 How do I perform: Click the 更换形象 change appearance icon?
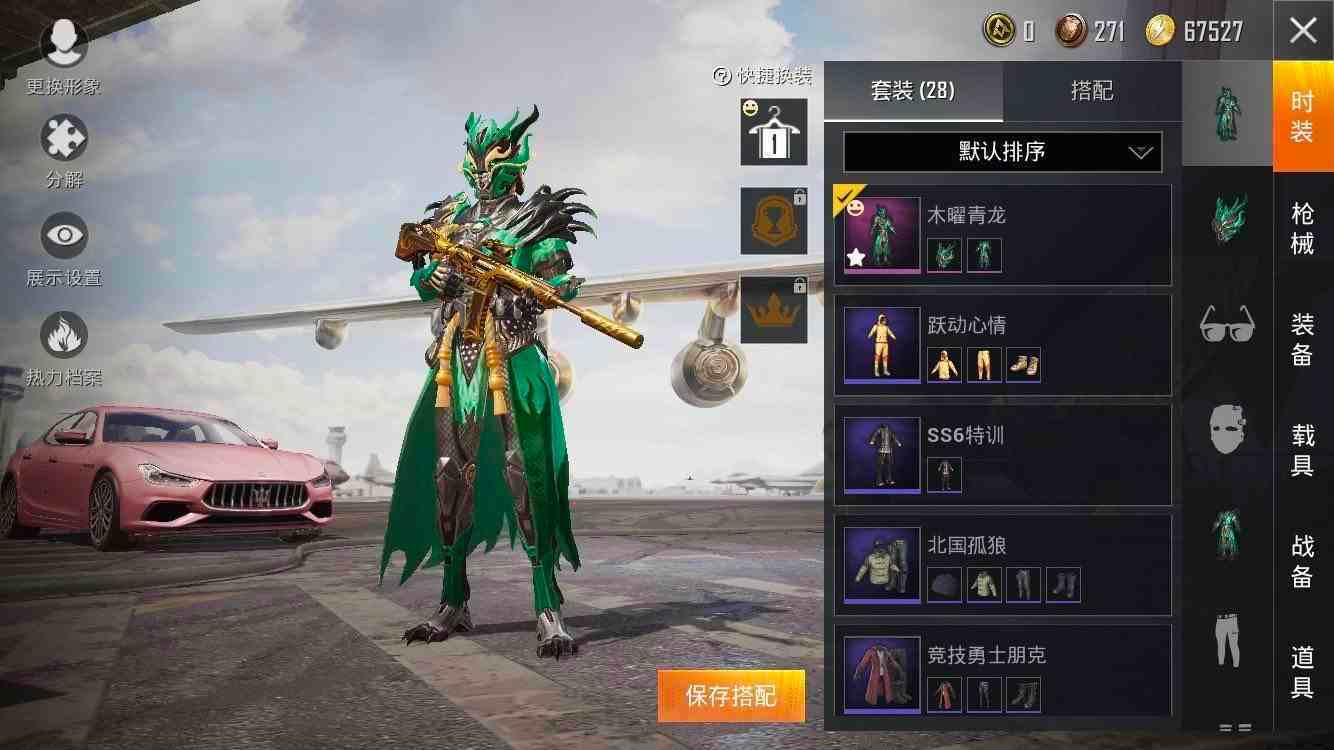[x=64, y=45]
